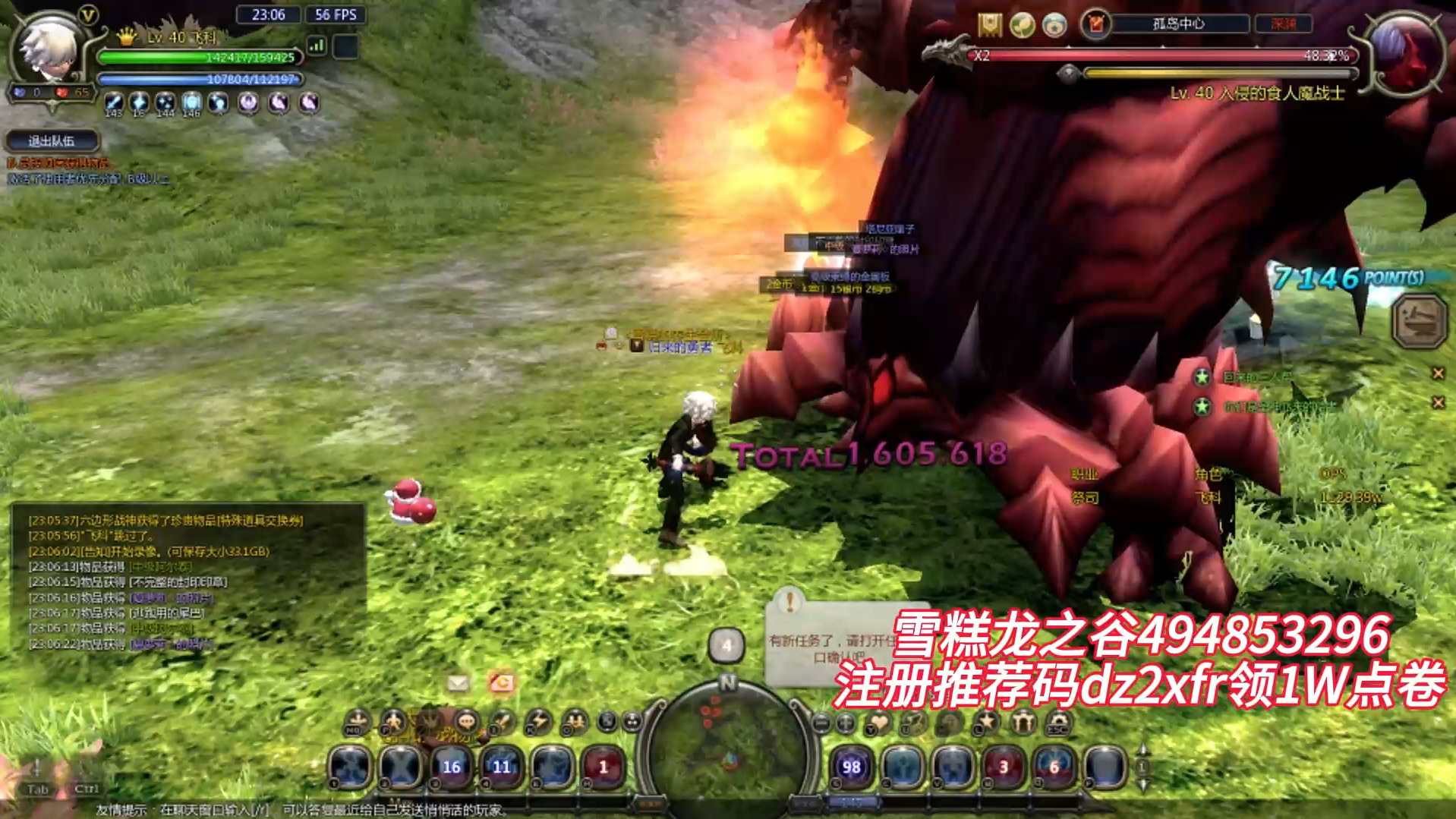The height and width of the screenshot is (819, 1456).
Task: Use the red skill slot showing 1
Action: click(604, 767)
